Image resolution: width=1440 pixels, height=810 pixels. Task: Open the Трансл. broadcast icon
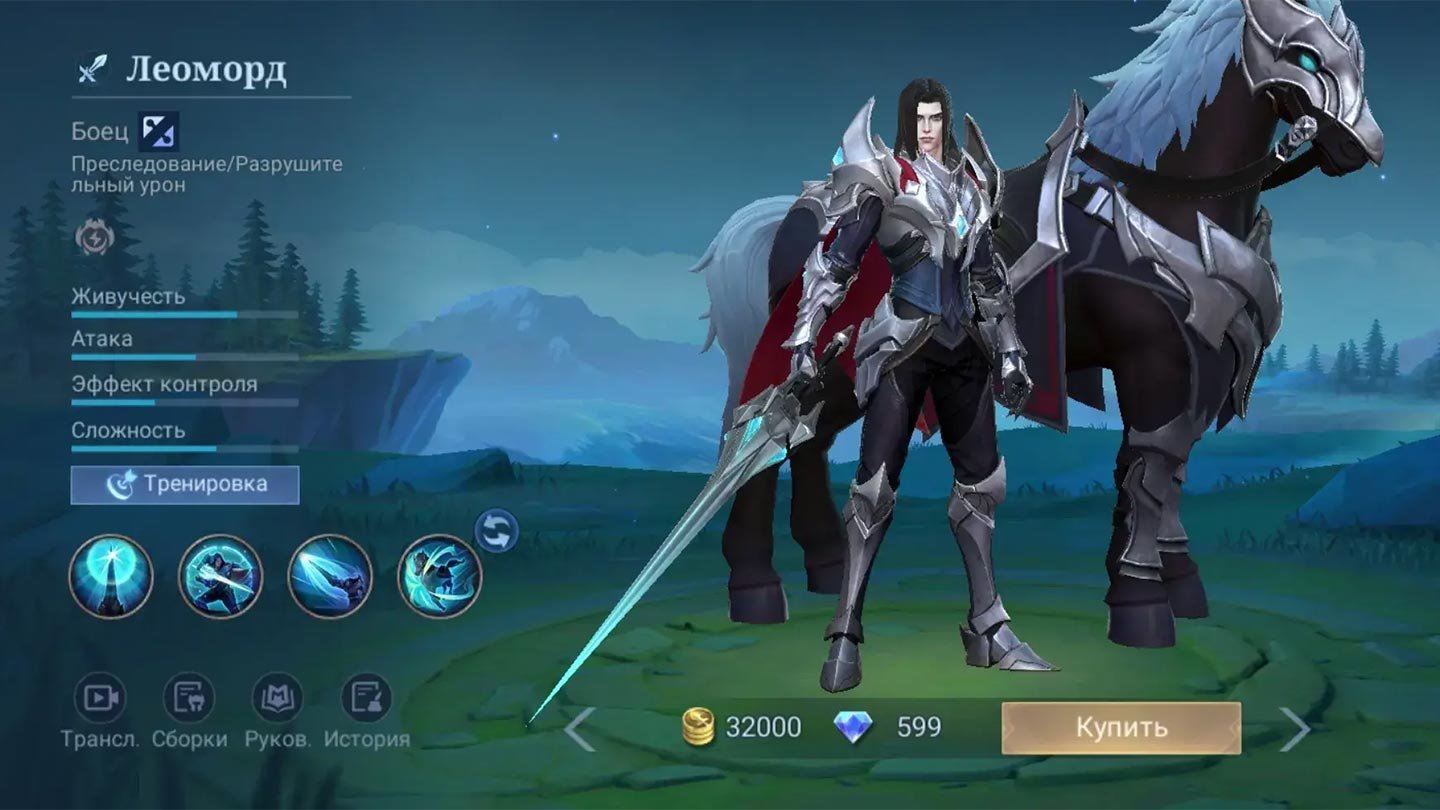(100, 698)
